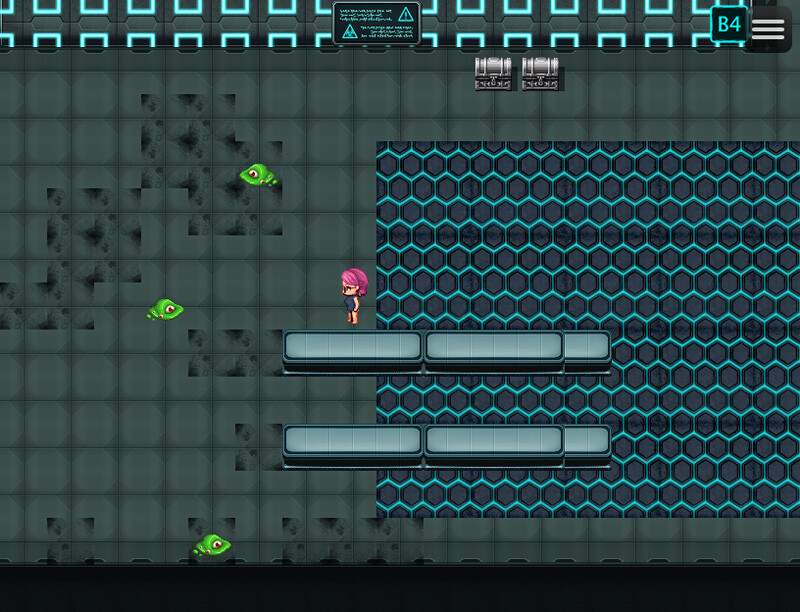Click the B4 floor indicator button
Screen dimensions: 800x612
click(x=728, y=24)
